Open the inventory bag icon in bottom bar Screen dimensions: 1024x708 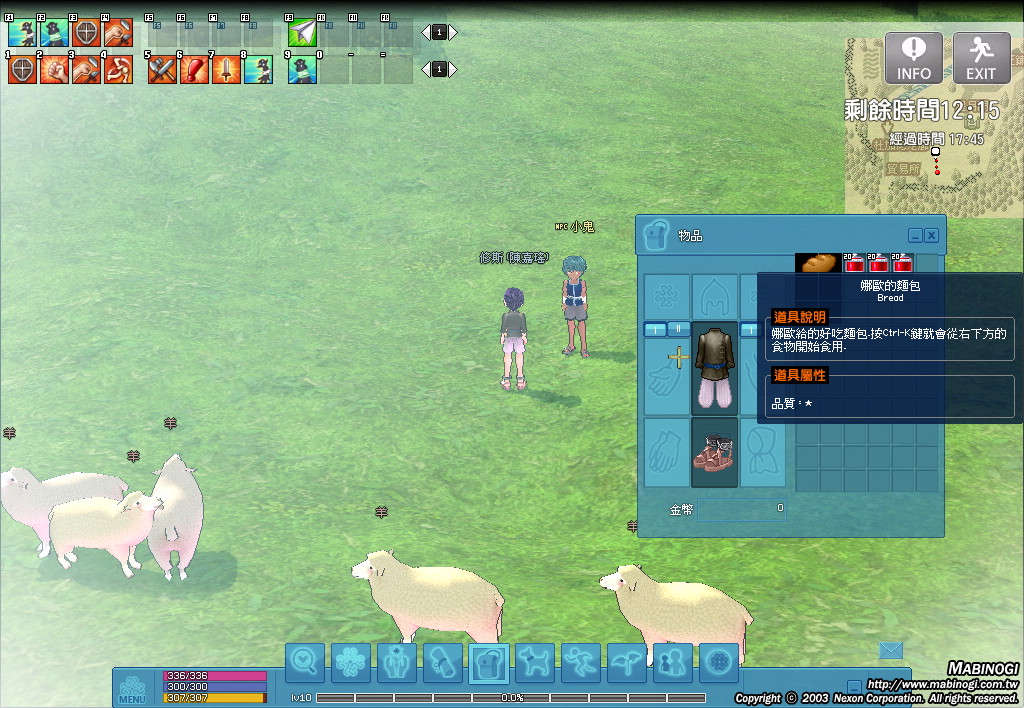[x=489, y=663]
